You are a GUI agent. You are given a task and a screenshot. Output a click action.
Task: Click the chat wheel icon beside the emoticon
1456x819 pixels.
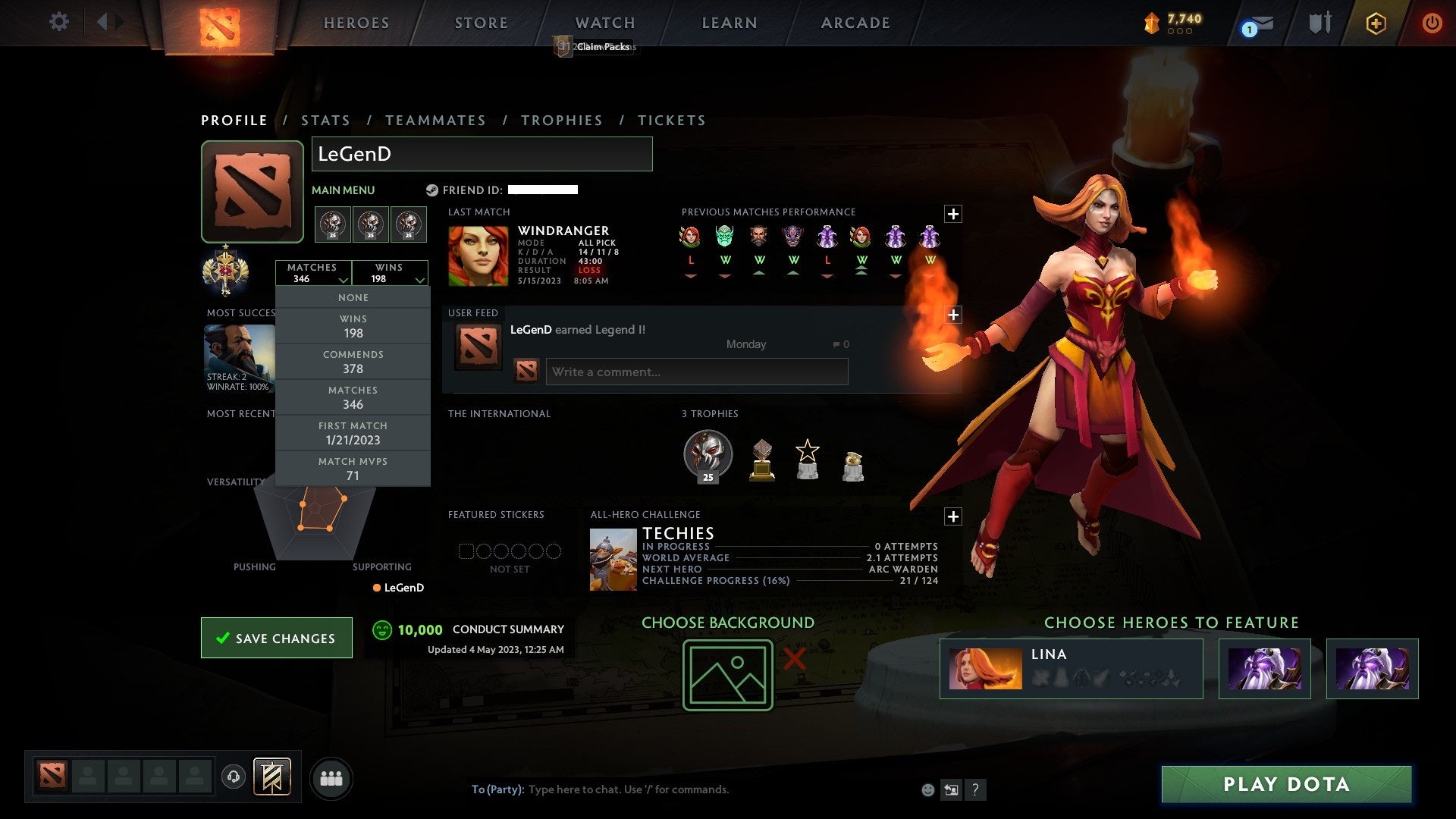pos(951,789)
